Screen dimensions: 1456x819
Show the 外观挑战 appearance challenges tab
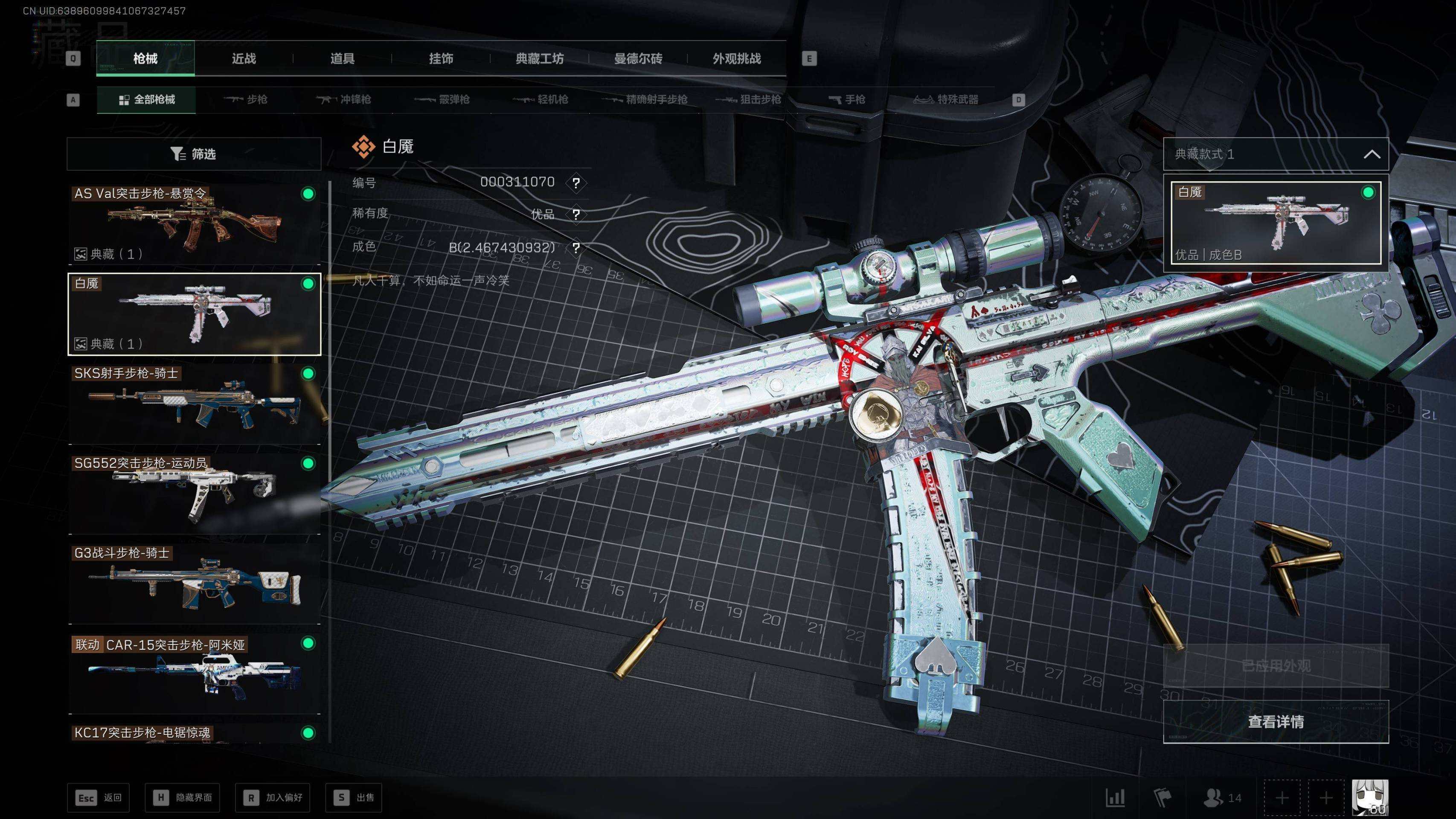(736, 58)
